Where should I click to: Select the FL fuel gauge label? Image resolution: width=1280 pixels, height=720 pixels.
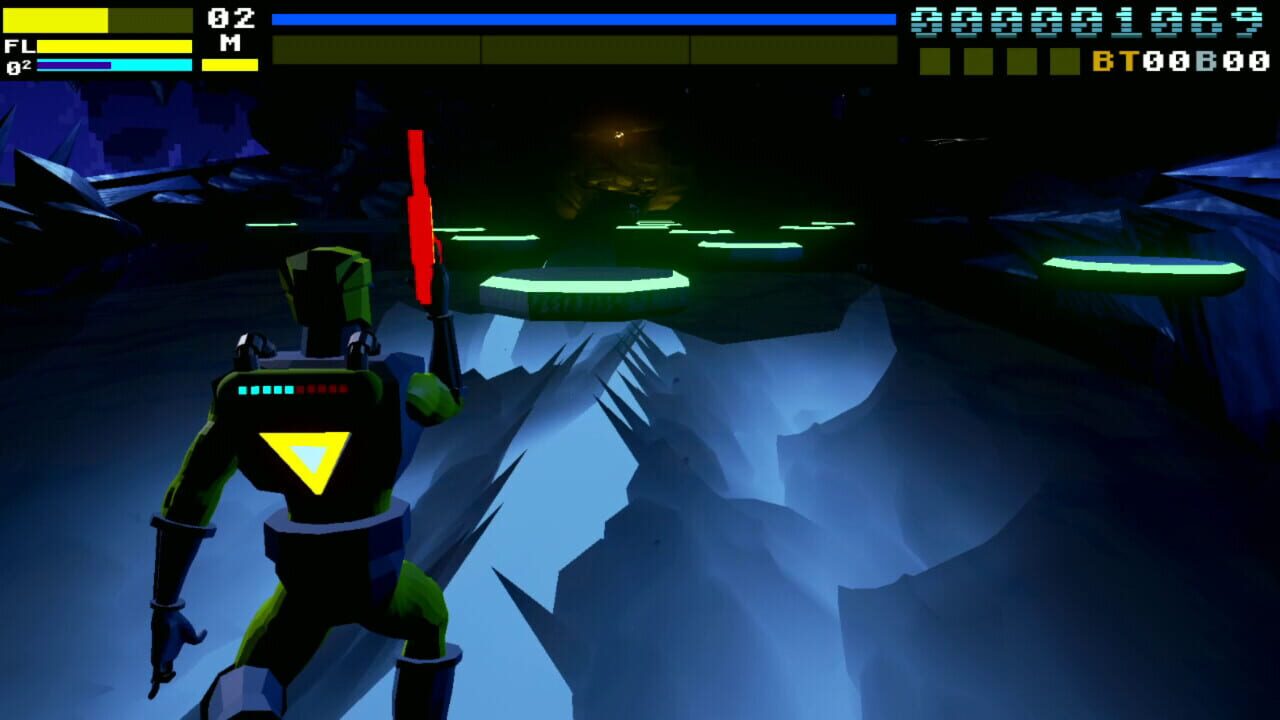[20, 45]
